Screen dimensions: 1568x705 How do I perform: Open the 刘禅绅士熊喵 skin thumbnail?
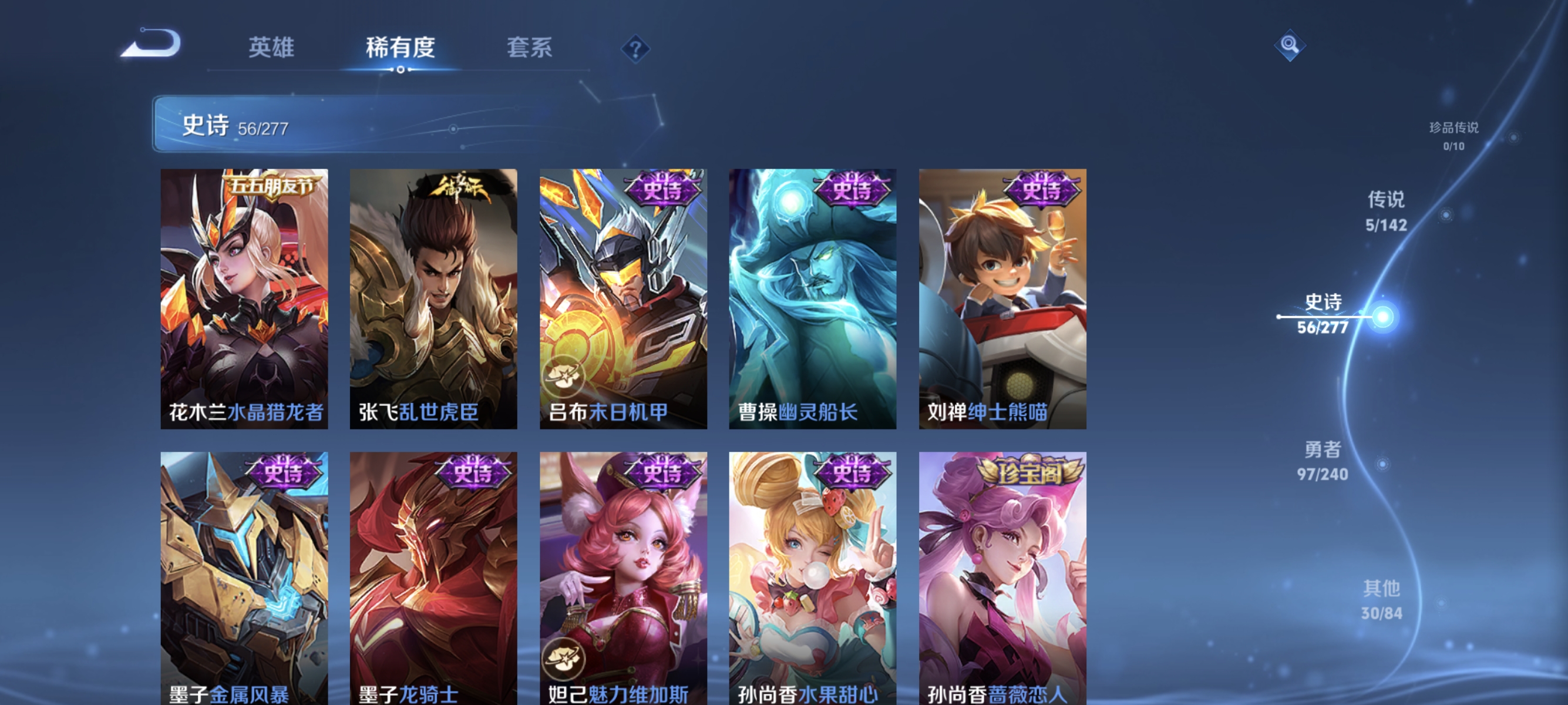click(1002, 298)
